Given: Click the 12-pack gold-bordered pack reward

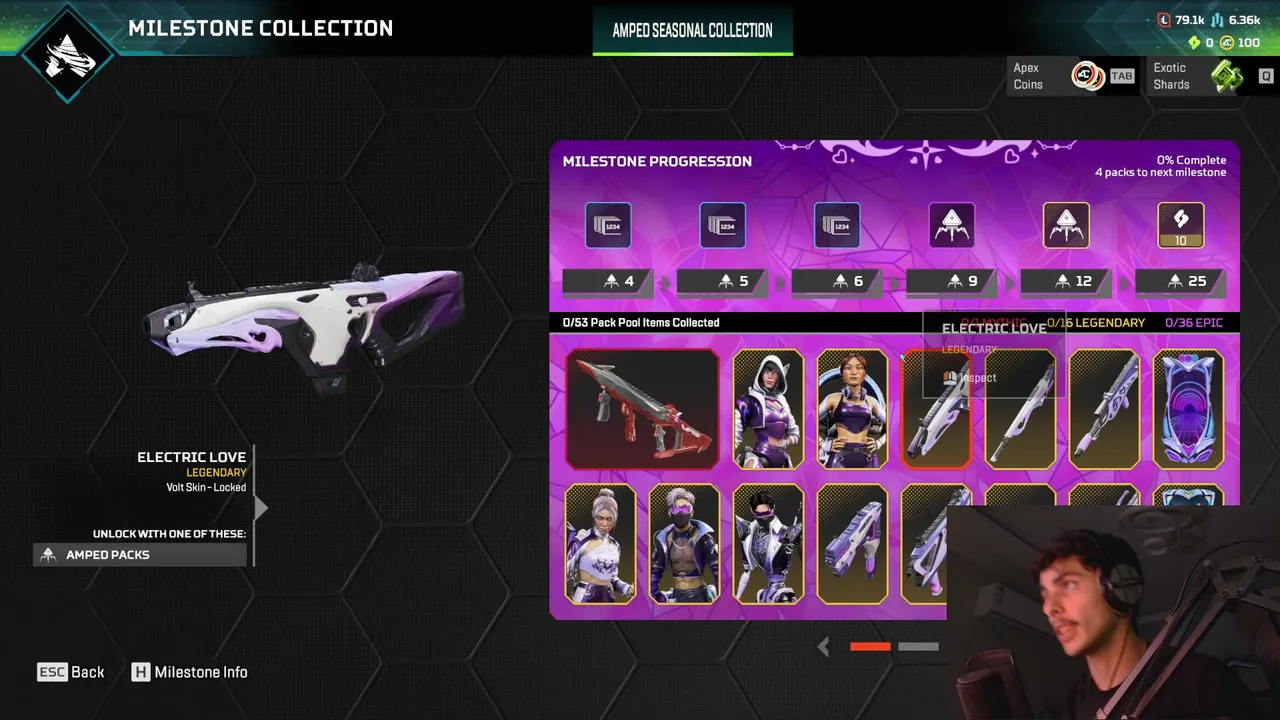Looking at the screenshot, I should click(x=1066, y=225).
